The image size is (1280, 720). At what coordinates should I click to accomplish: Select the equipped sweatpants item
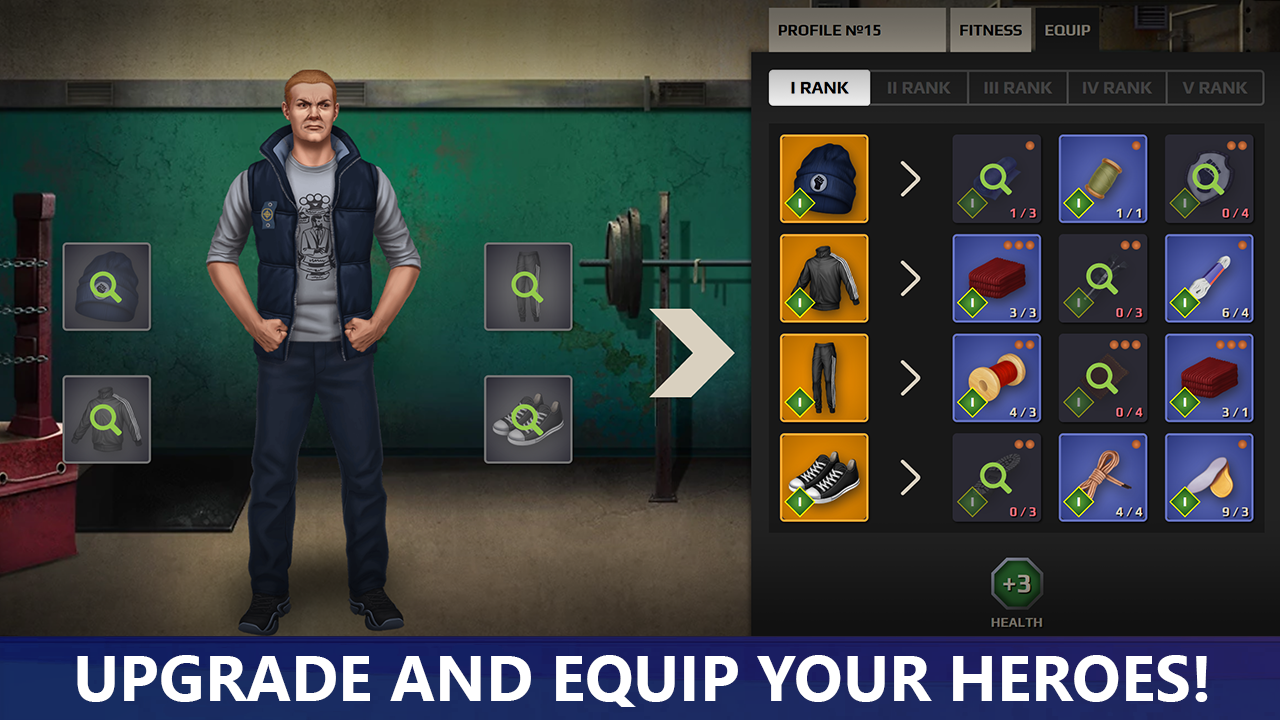point(824,378)
